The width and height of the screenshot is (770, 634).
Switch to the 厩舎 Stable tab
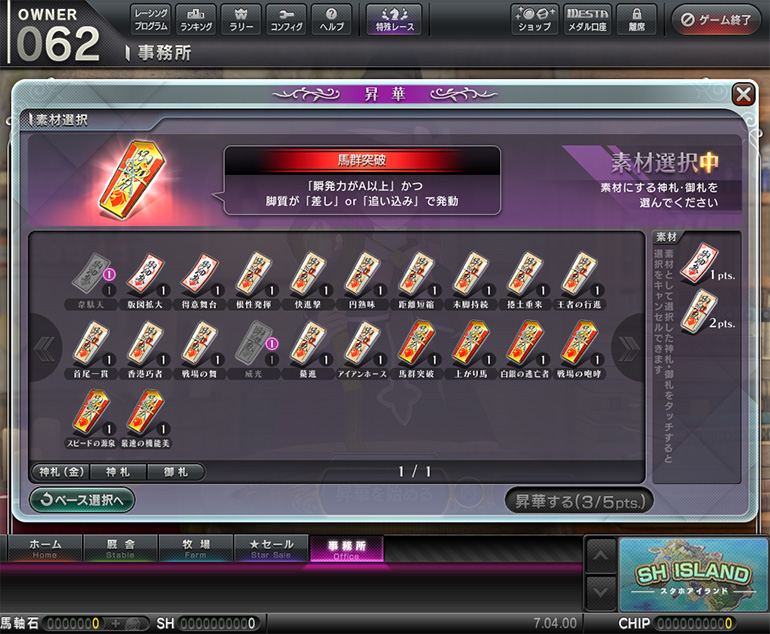[120, 547]
